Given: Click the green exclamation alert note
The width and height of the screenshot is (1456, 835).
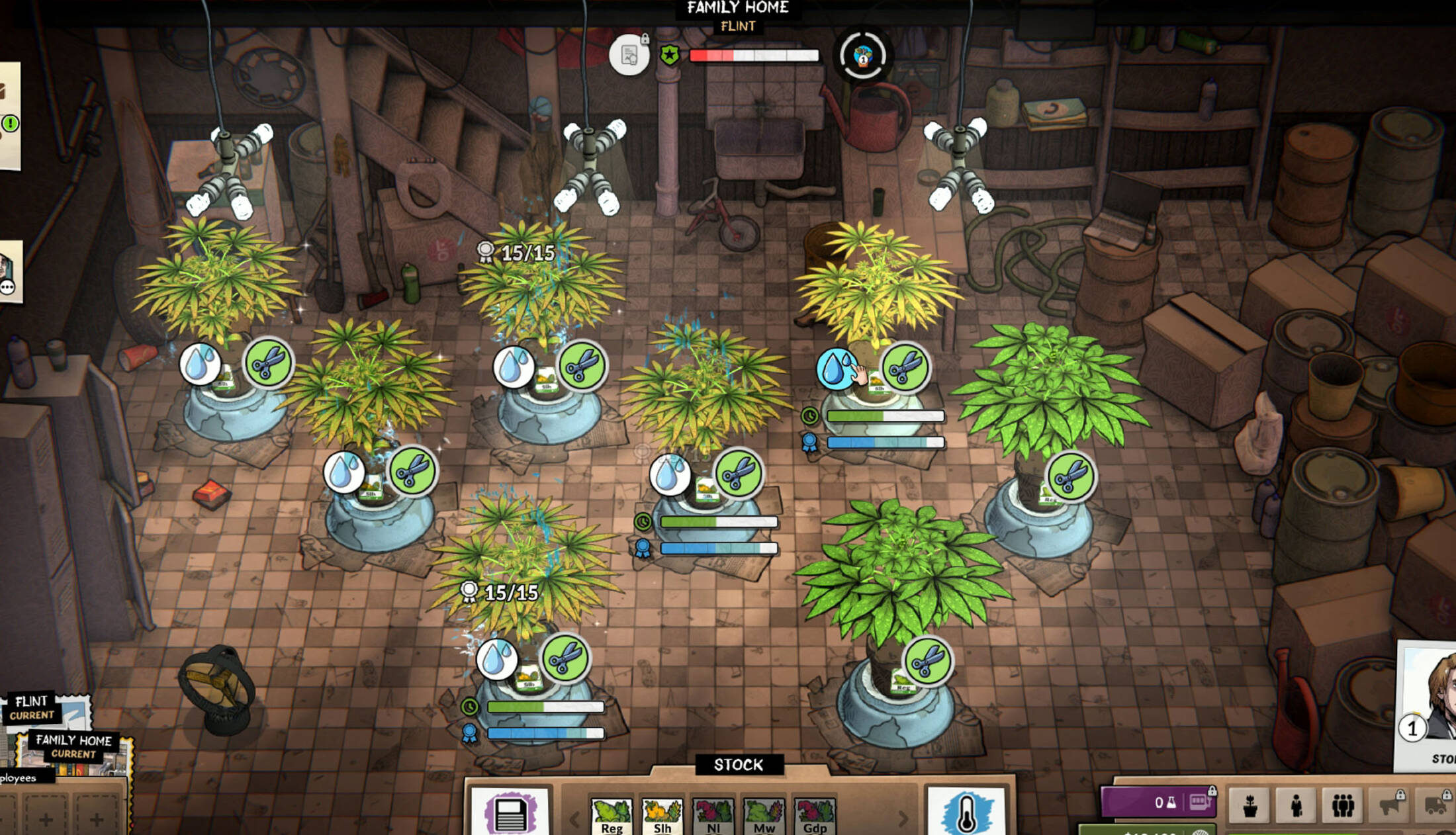Looking at the screenshot, I should click(x=11, y=123).
